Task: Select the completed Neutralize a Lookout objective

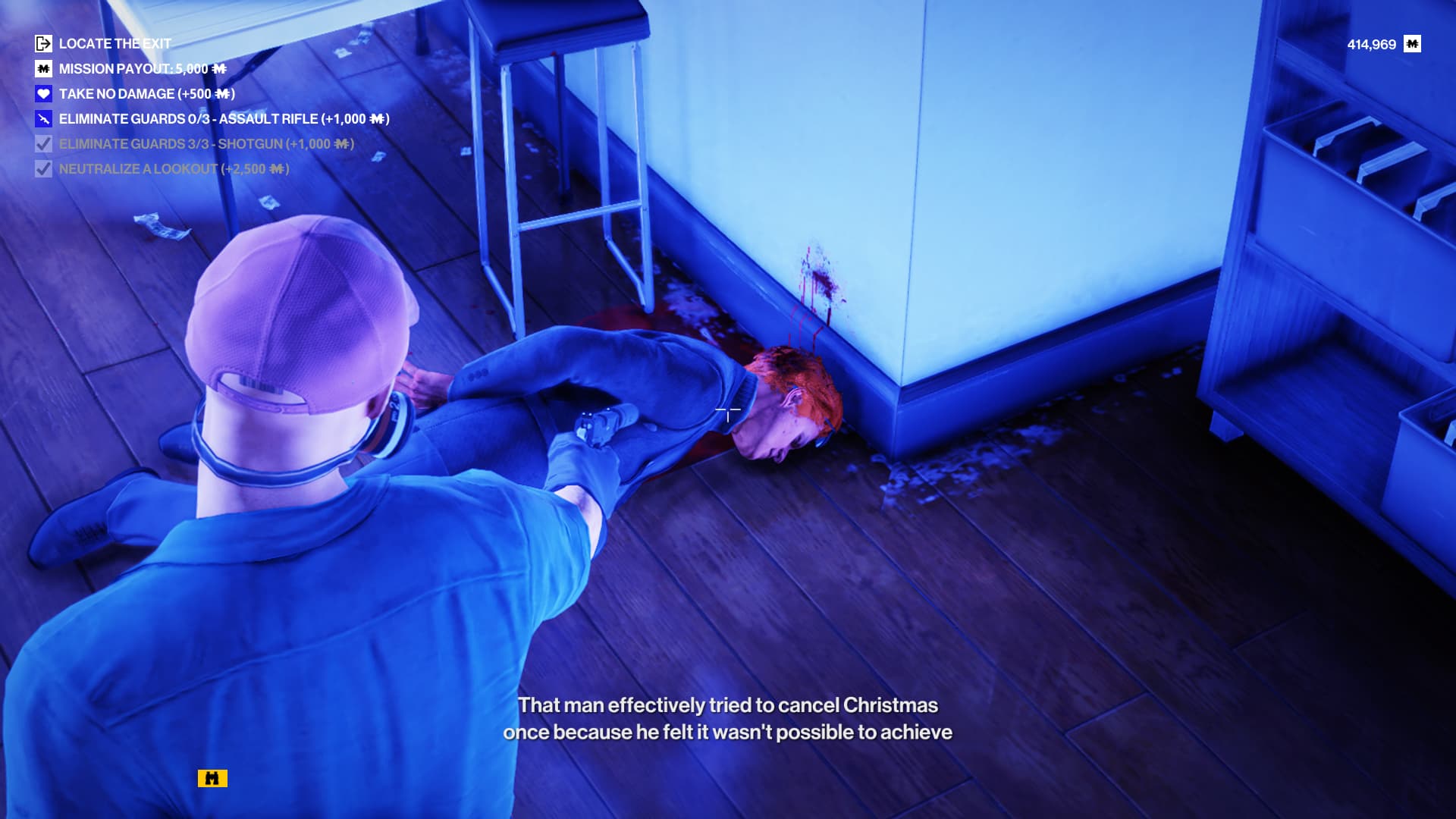Action: tap(174, 169)
